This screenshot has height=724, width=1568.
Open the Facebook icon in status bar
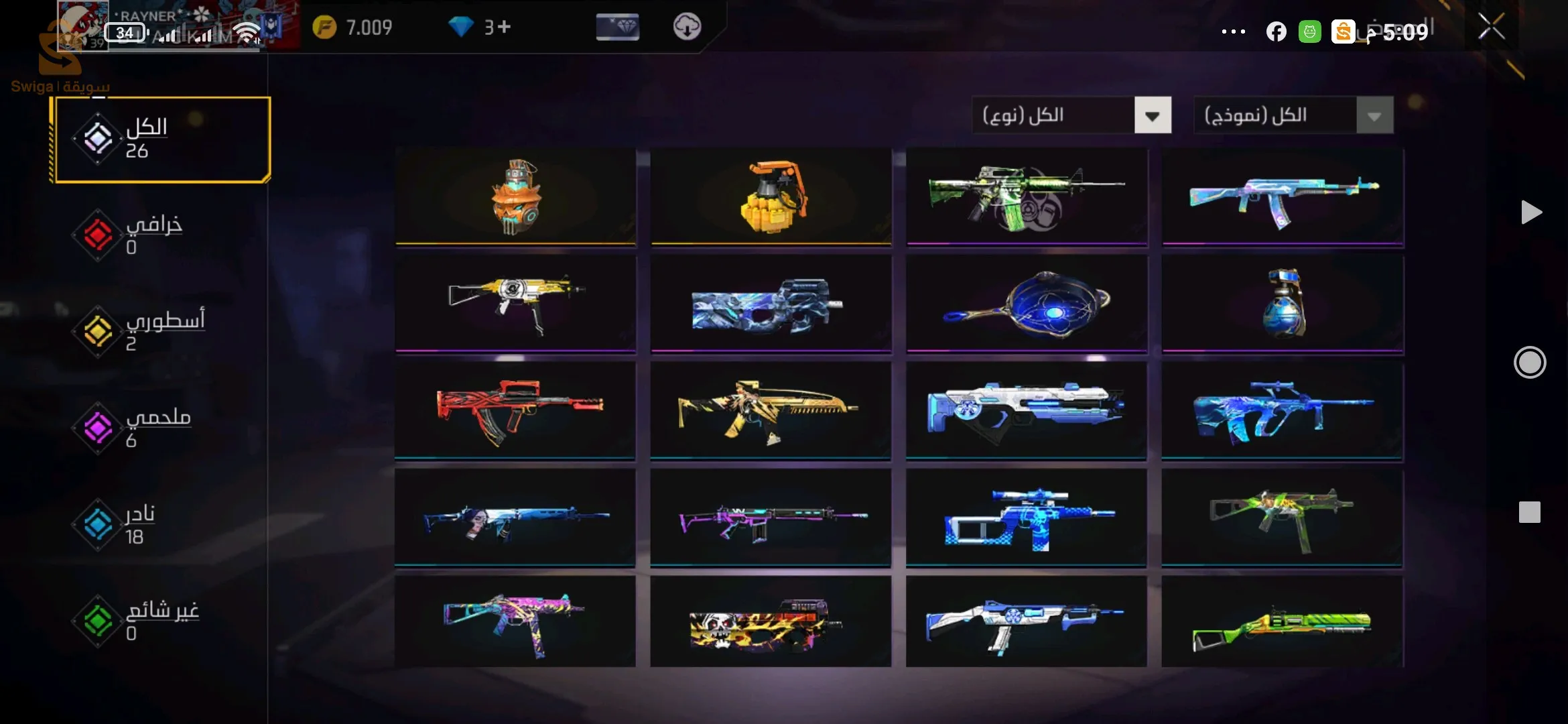coord(1276,32)
